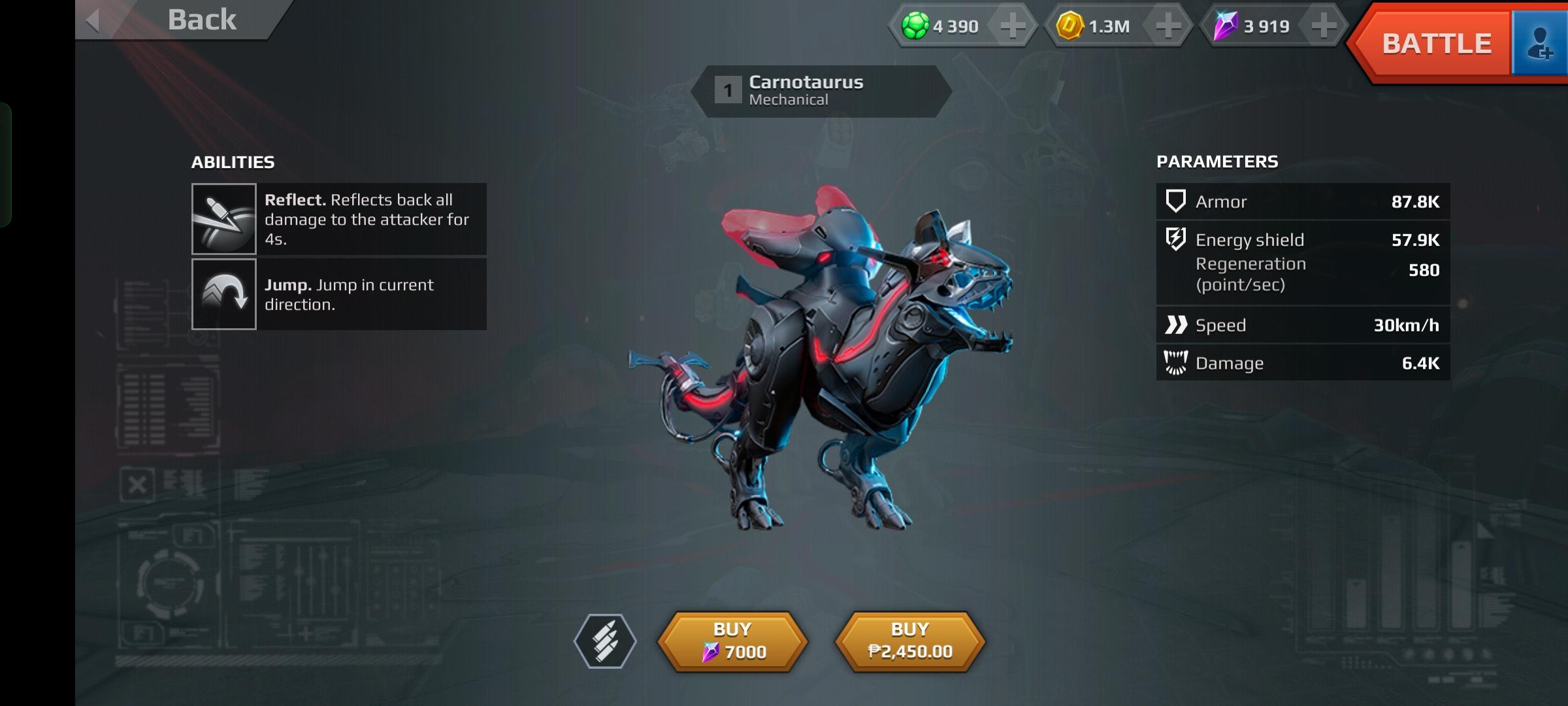Click the Speed chevrons icon

pos(1175,325)
